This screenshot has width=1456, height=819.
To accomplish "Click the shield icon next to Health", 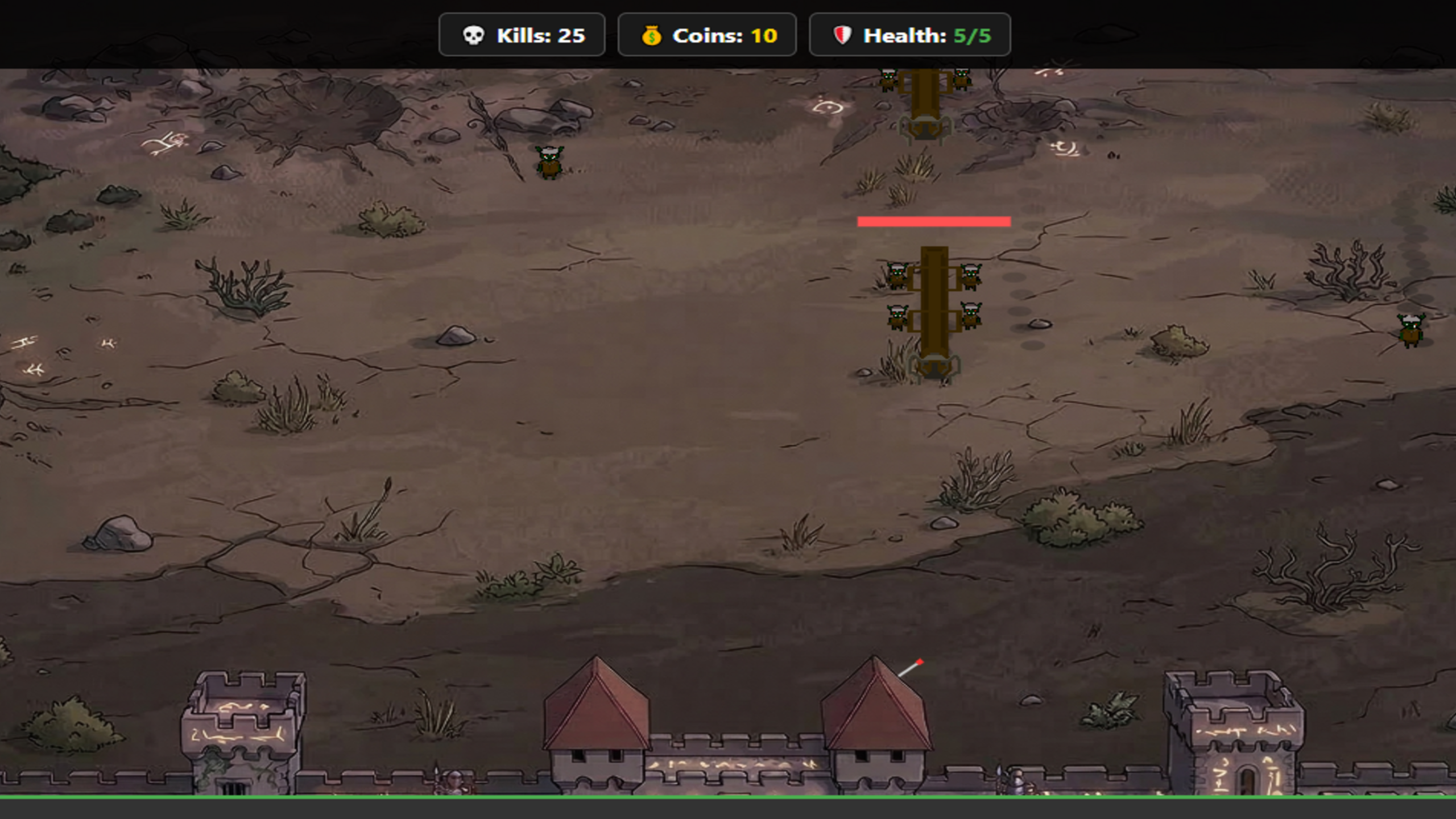I will click(x=841, y=35).
